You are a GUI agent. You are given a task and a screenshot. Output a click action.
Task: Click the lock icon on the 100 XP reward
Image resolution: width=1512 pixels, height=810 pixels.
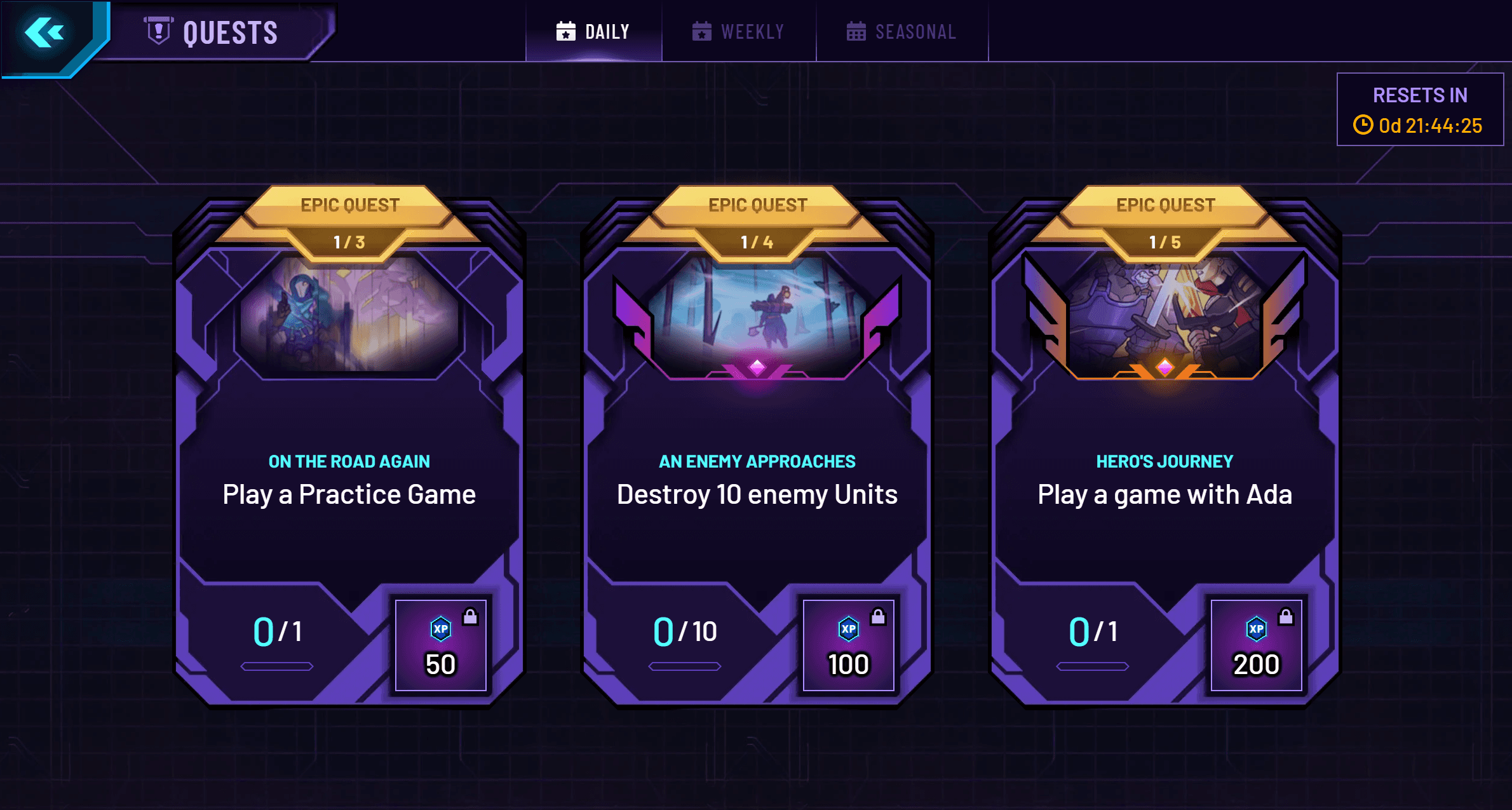coord(878,617)
